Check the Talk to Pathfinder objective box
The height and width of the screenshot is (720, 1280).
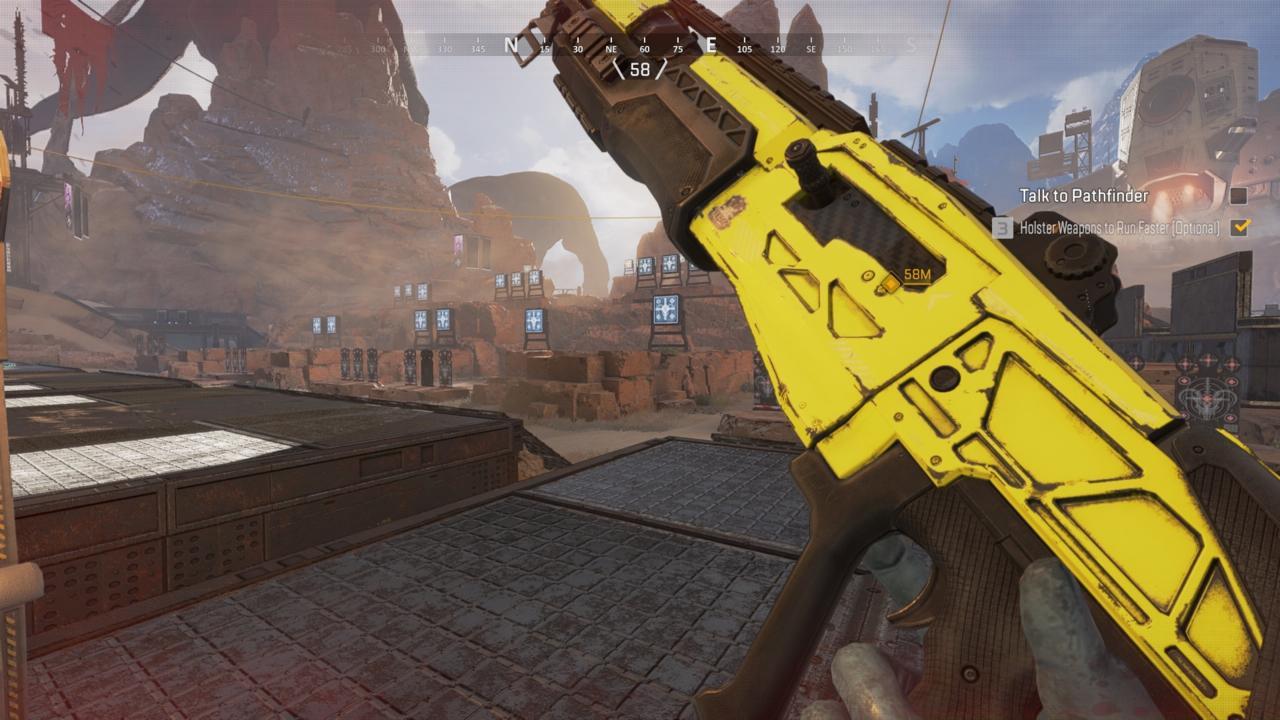coord(1240,198)
